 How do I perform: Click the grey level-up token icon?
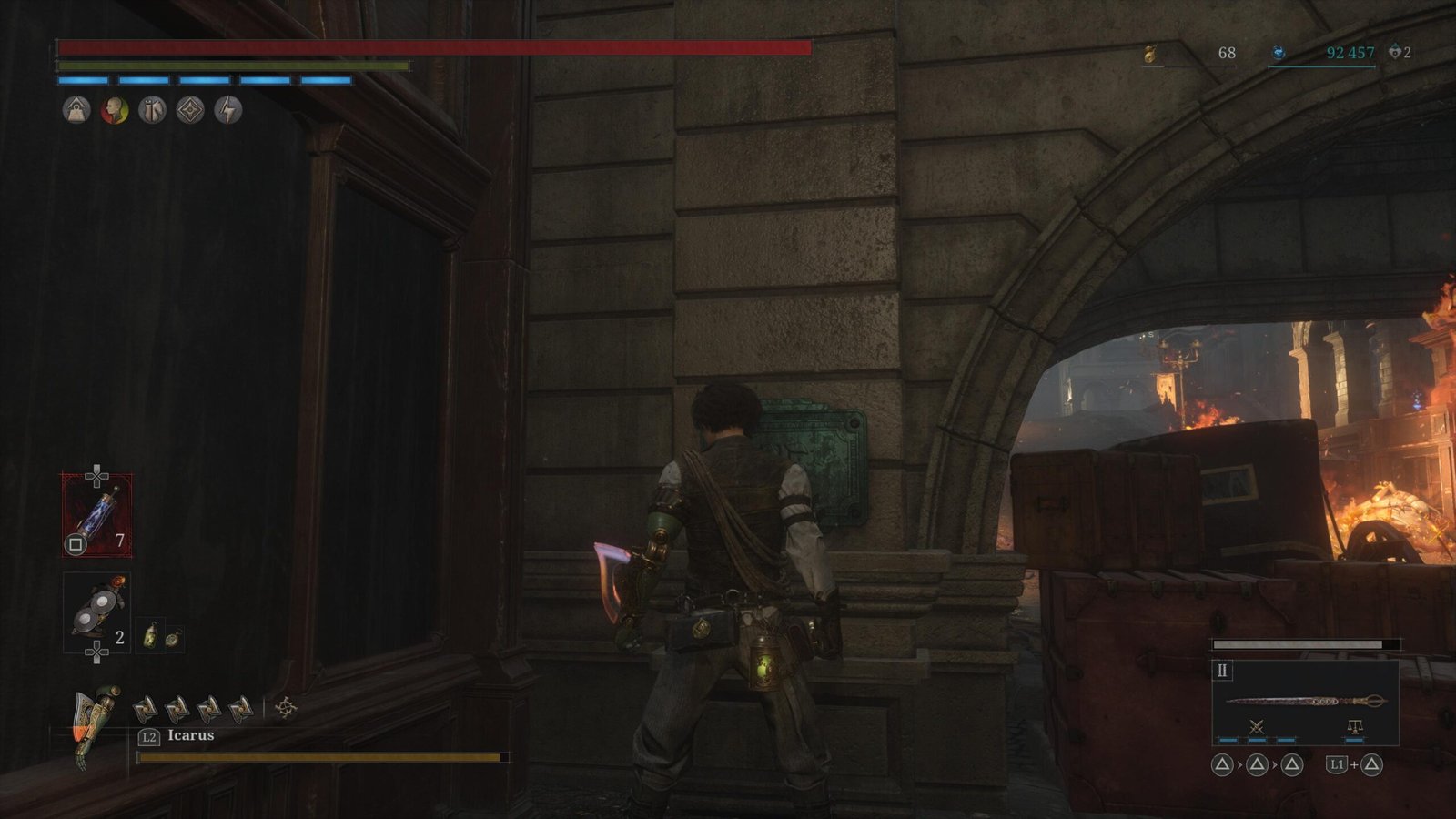[x=1394, y=53]
